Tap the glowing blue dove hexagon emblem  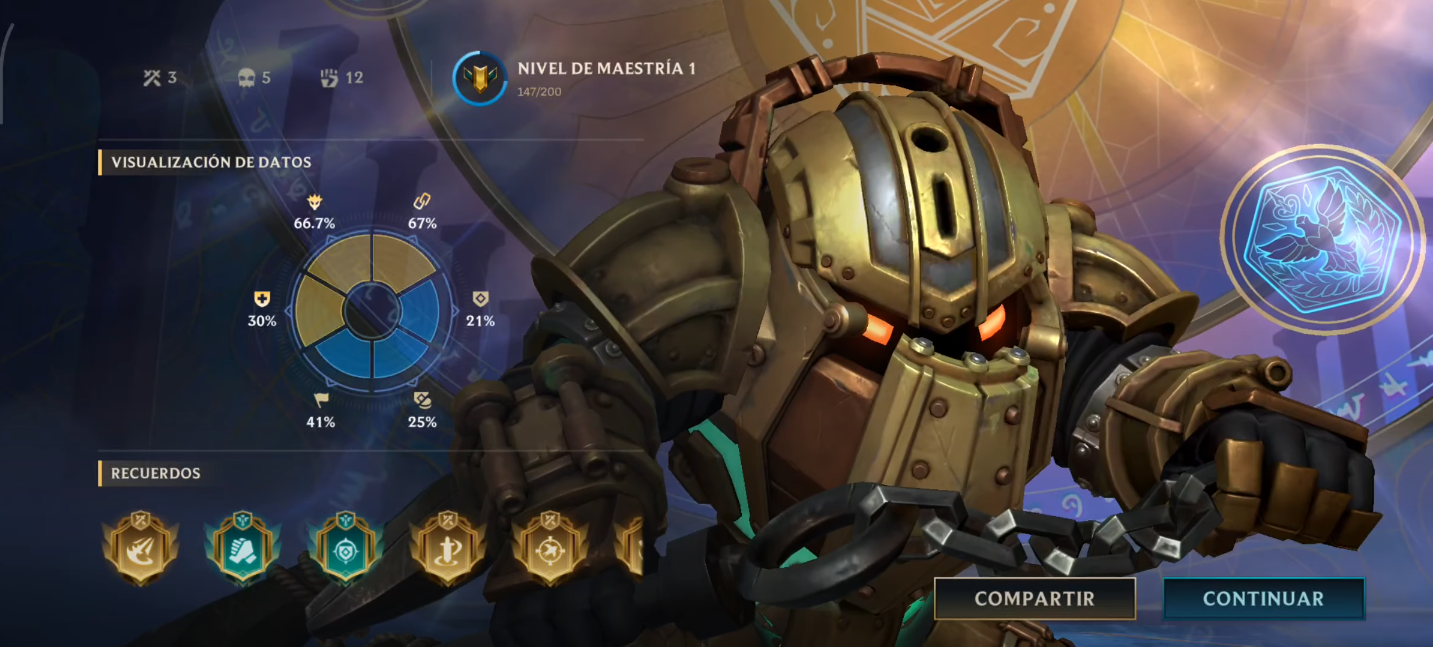coord(1322,239)
